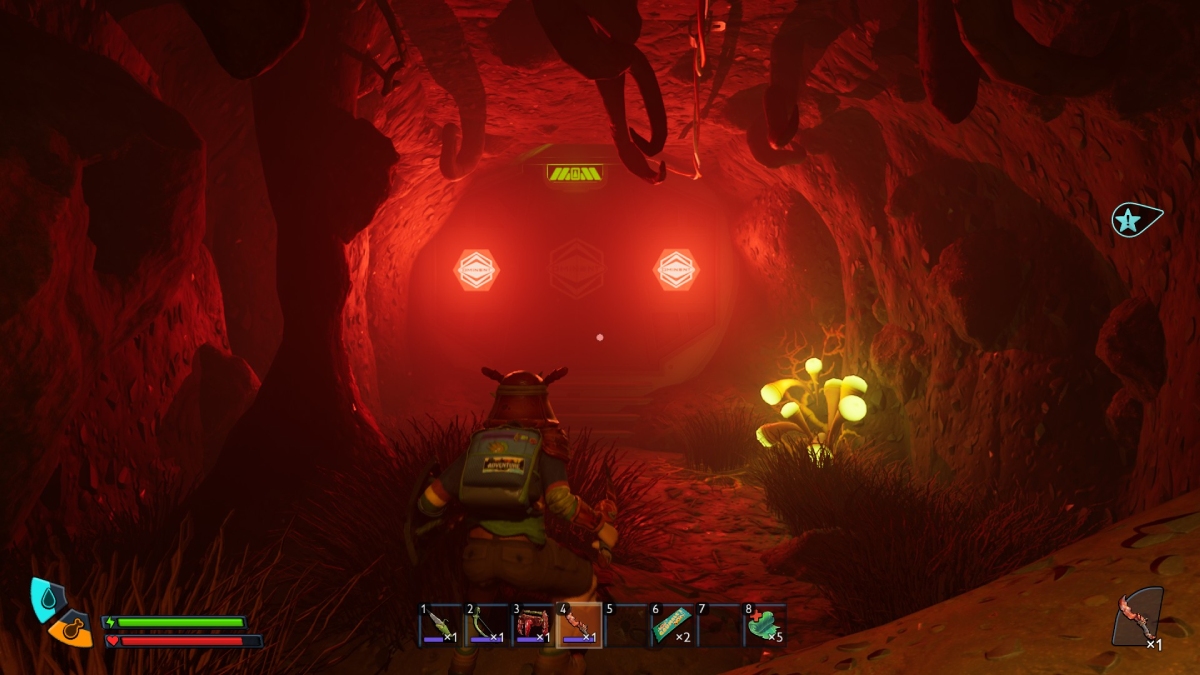Select the red claw item in slot 3

tap(533, 625)
